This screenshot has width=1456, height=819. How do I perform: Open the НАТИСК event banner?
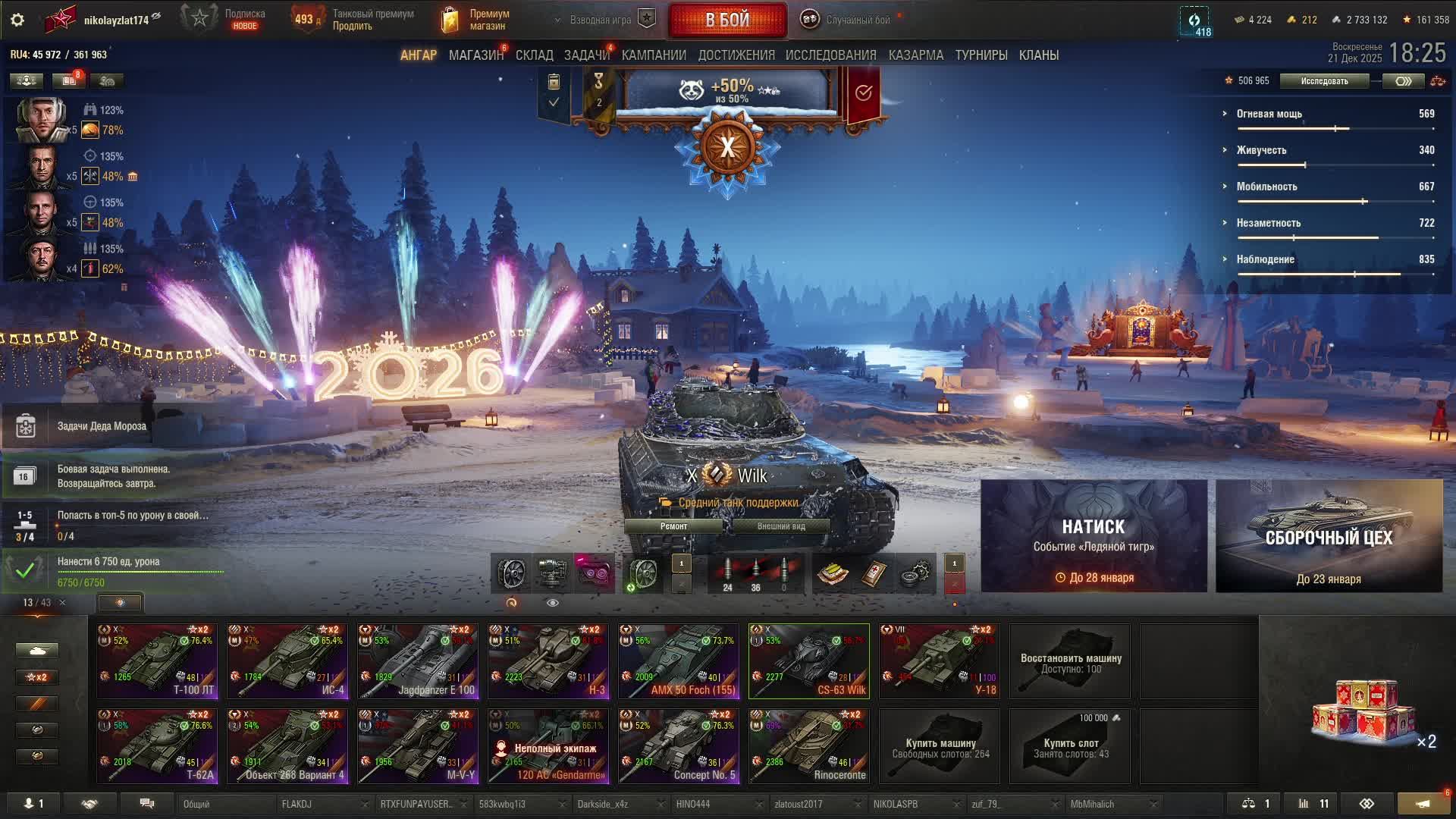point(1094,536)
